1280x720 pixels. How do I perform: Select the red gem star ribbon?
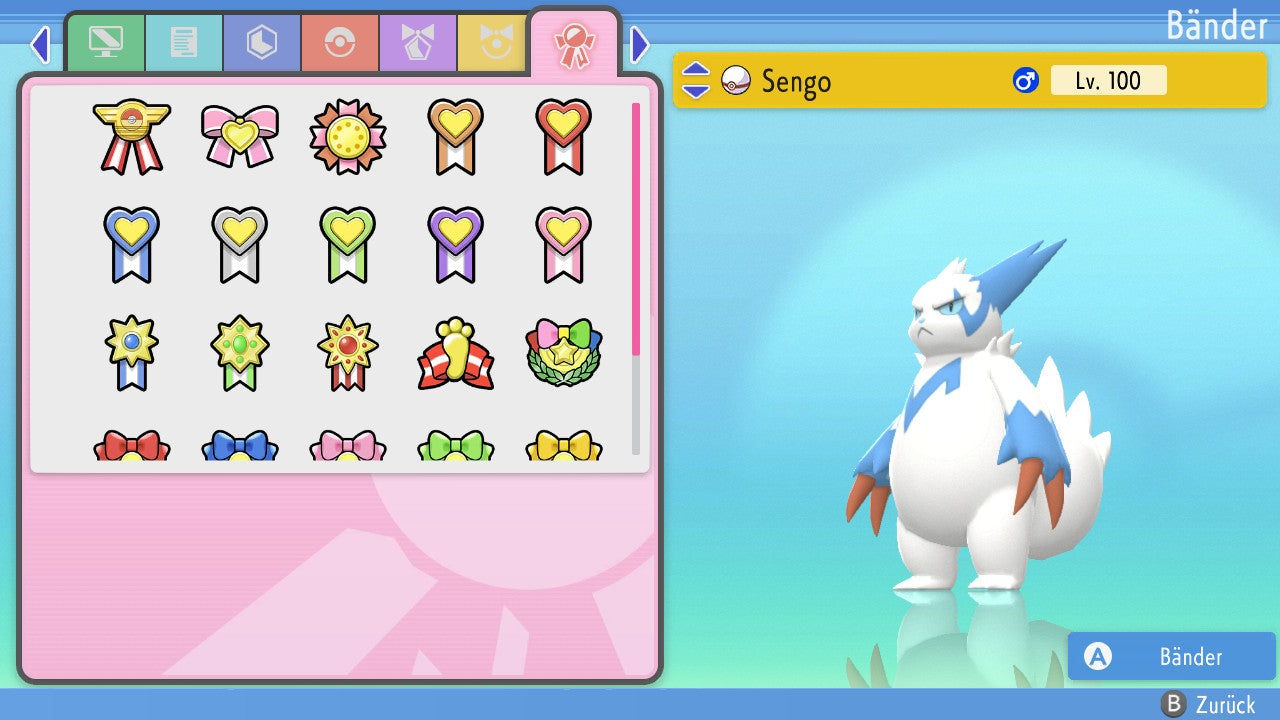[347, 352]
